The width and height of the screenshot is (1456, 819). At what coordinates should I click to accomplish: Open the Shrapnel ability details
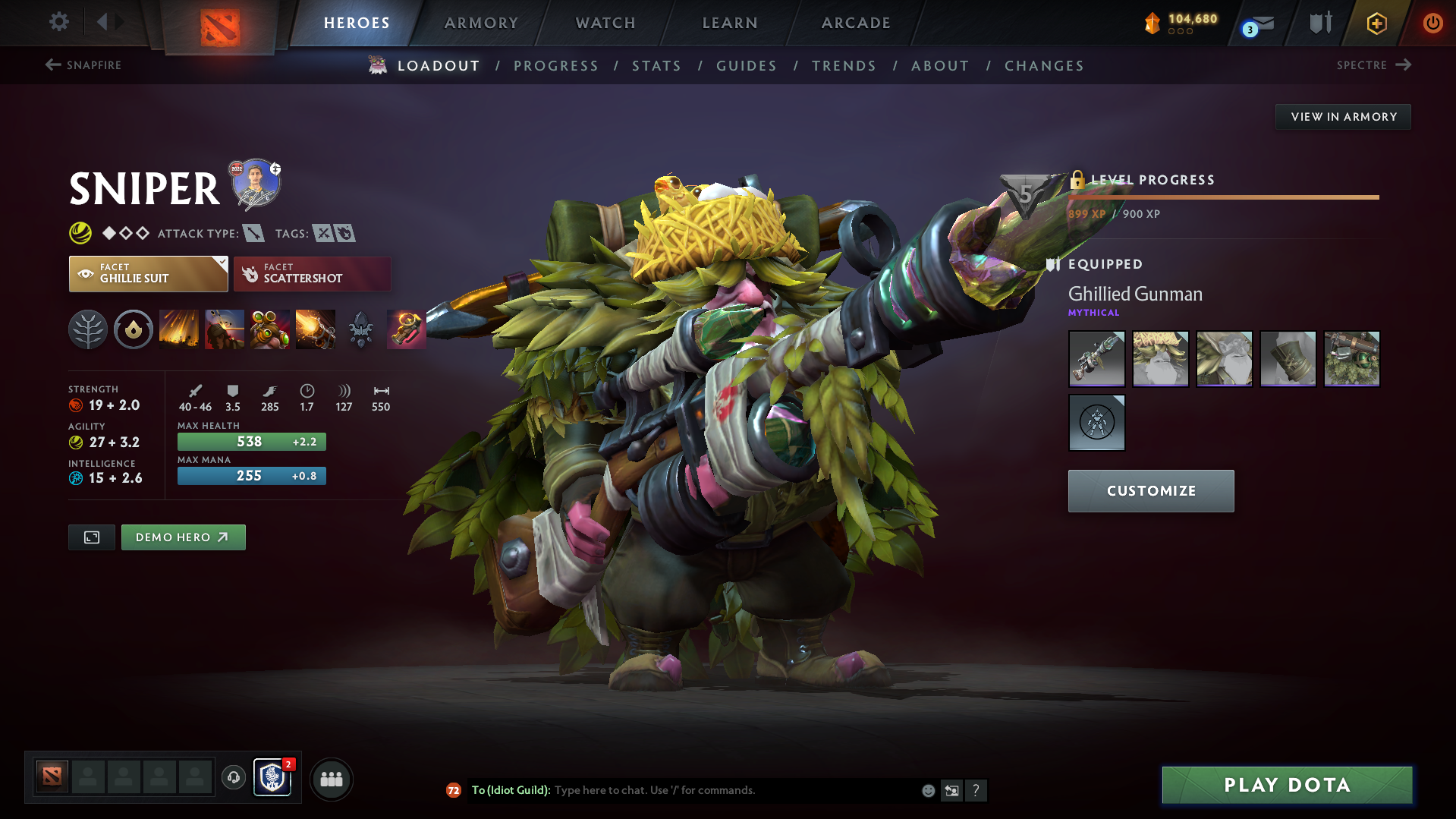coord(179,329)
